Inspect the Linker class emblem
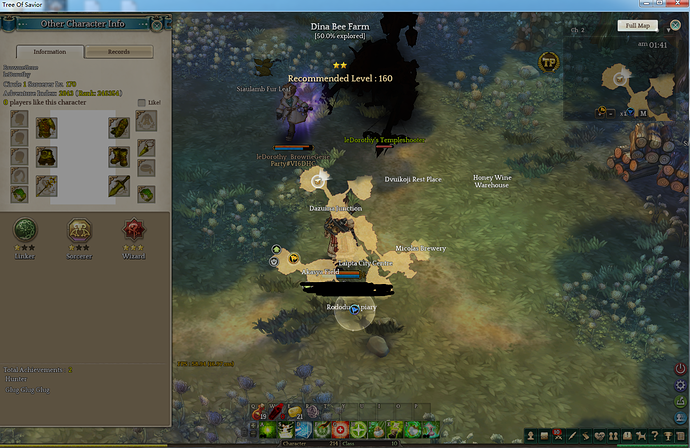Image resolution: width=690 pixels, height=448 pixels. tap(25, 229)
